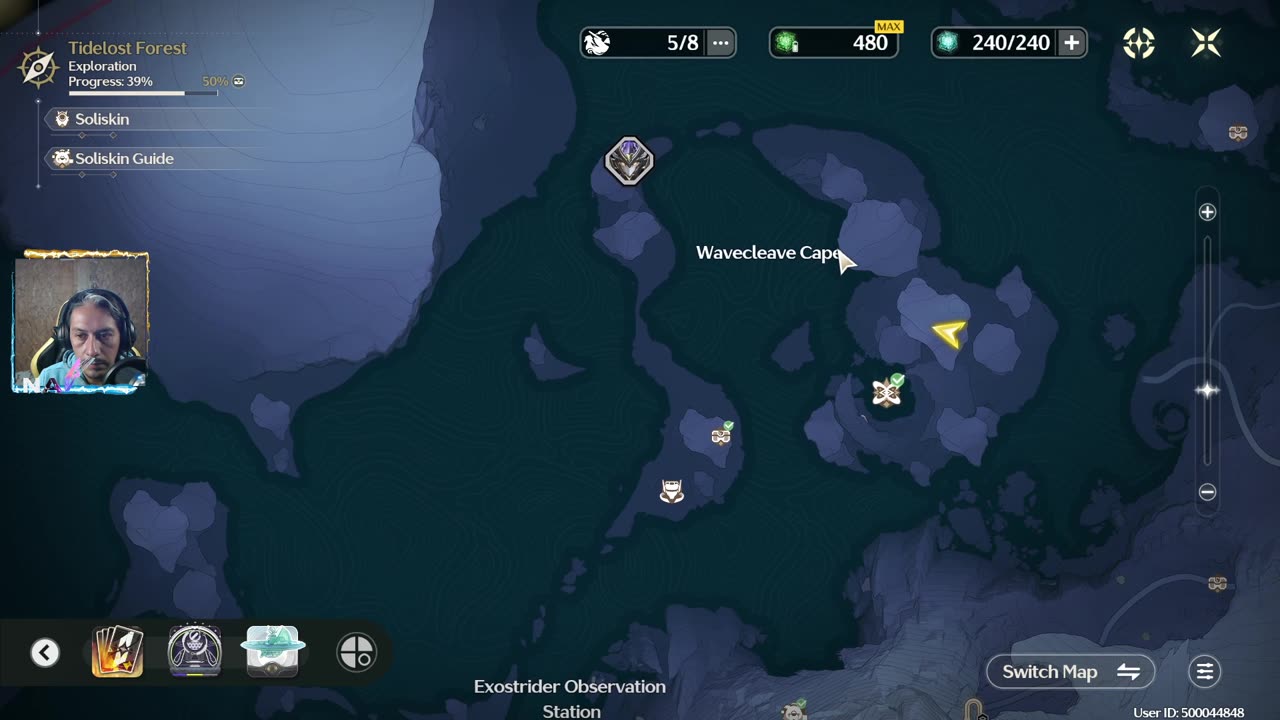
Task: Select the round dark emblem toolbar icon
Action: (x=194, y=652)
